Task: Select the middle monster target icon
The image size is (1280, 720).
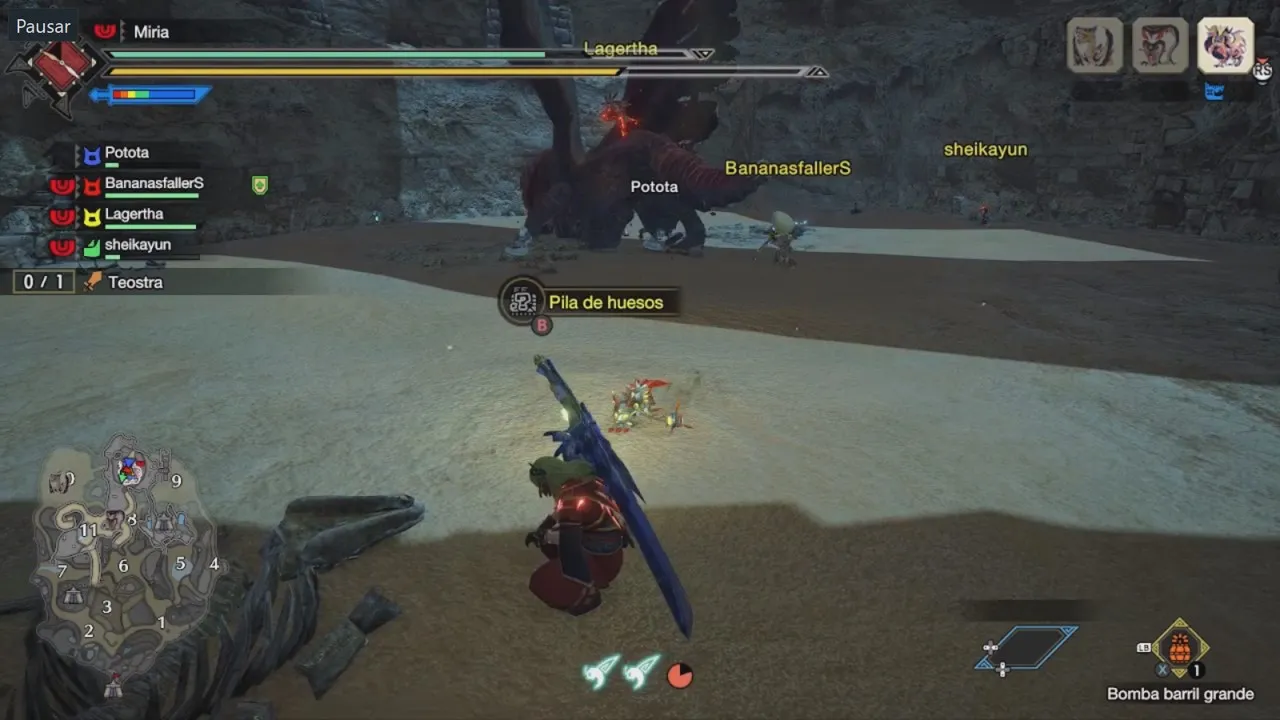Action: pos(1160,45)
